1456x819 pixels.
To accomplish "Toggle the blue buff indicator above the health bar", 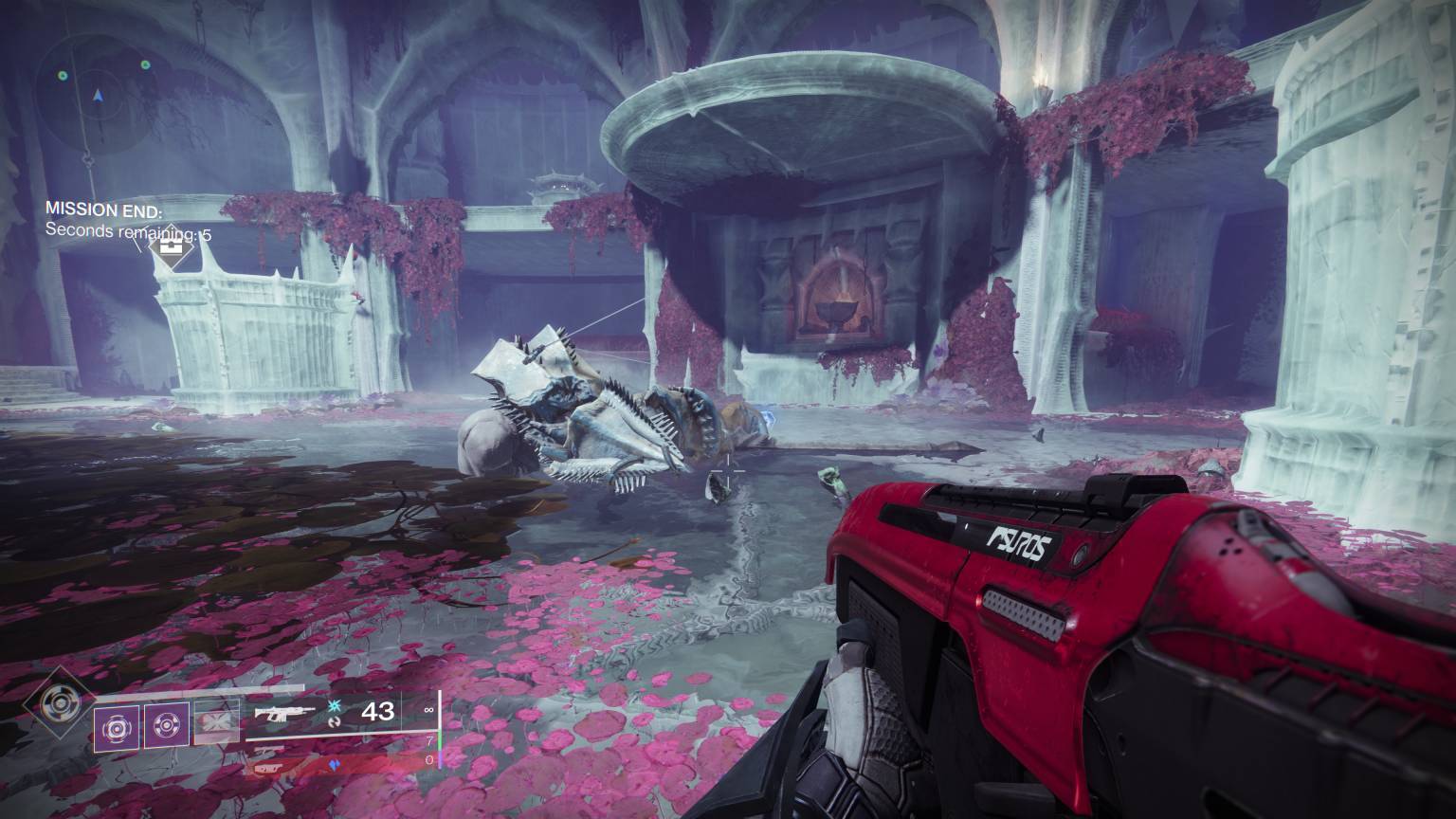I will [x=333, y=764].
